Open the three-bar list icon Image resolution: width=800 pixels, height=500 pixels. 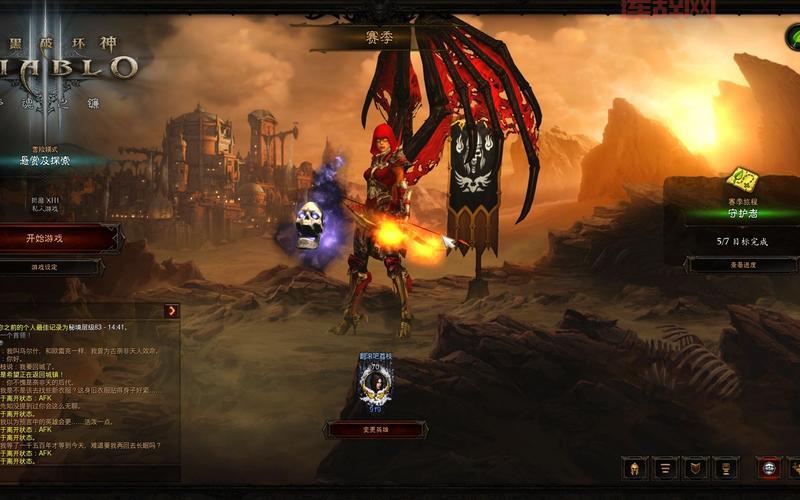(665, 467)
